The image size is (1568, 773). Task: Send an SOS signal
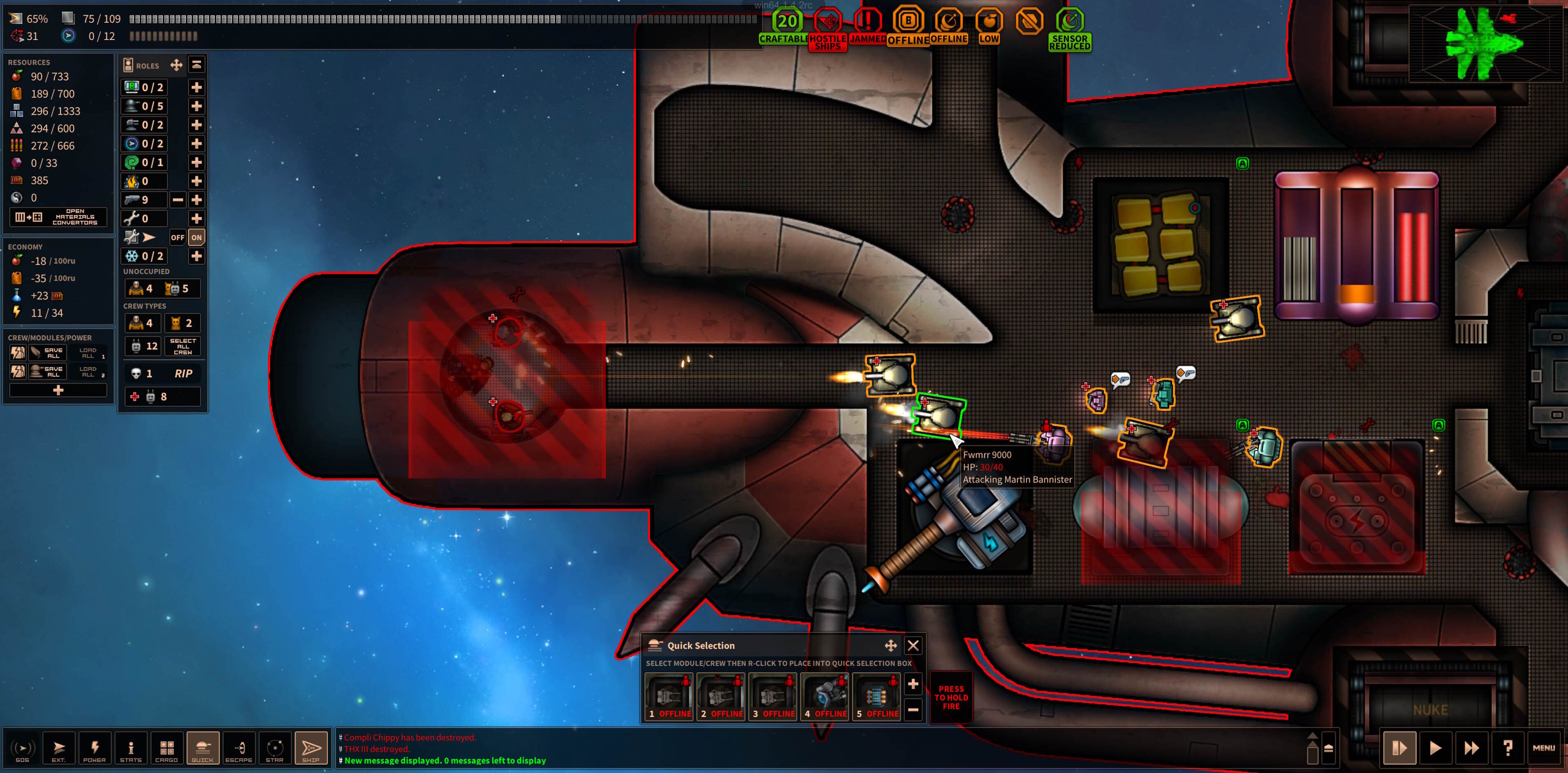pos(23,748)
